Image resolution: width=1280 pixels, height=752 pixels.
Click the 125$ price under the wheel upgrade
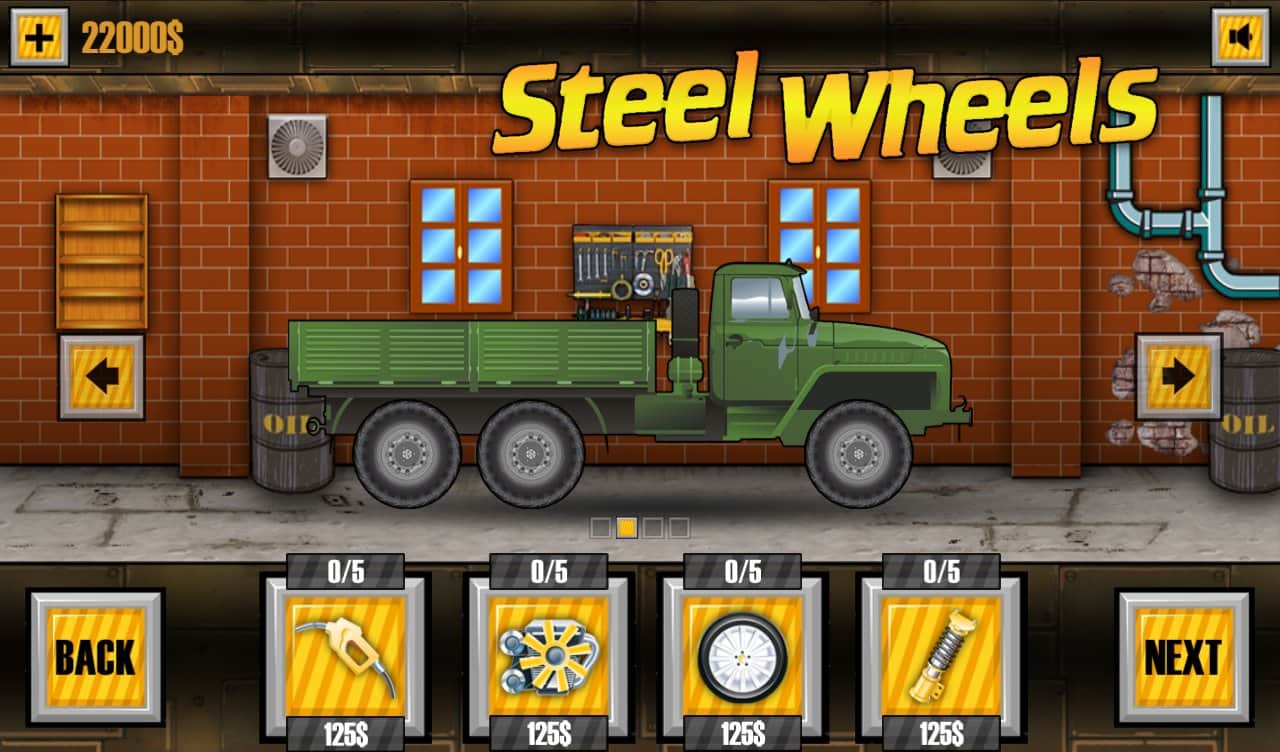[742, 732]
